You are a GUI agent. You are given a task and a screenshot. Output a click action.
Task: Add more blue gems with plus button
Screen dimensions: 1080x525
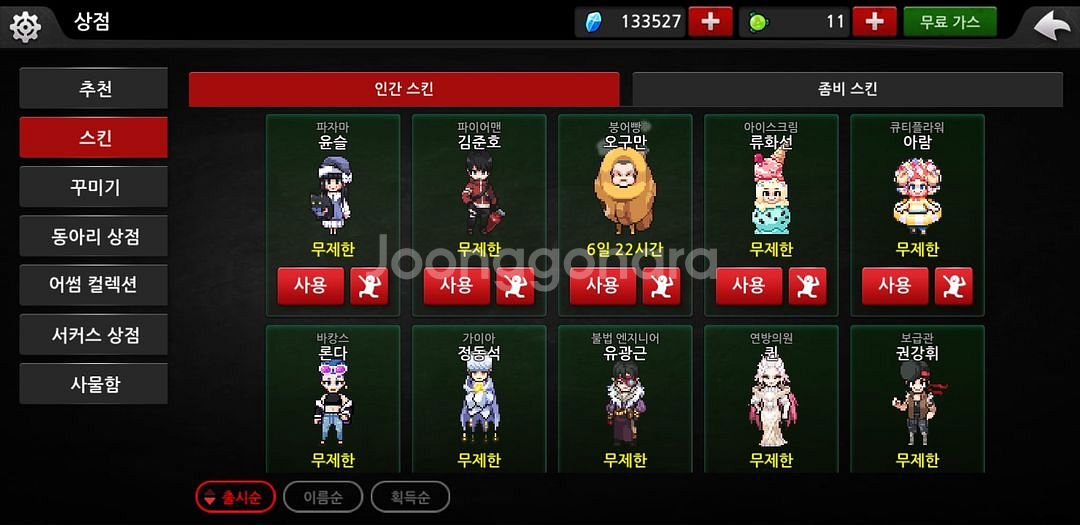(x=710, y=22)
